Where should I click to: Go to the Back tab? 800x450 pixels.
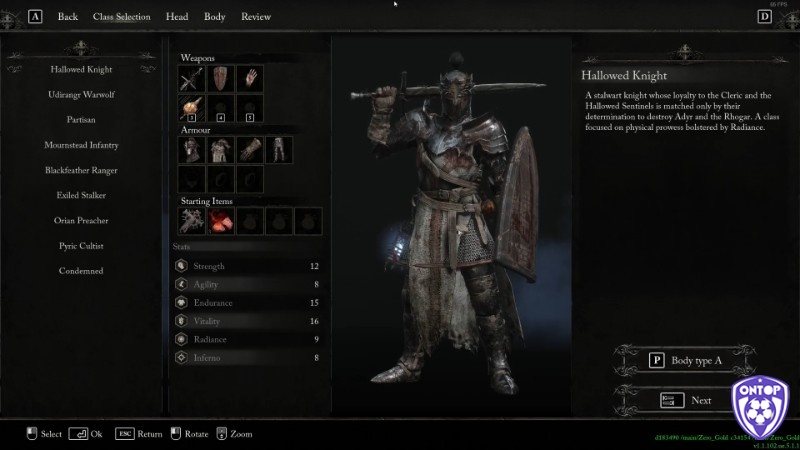point(68,17)
